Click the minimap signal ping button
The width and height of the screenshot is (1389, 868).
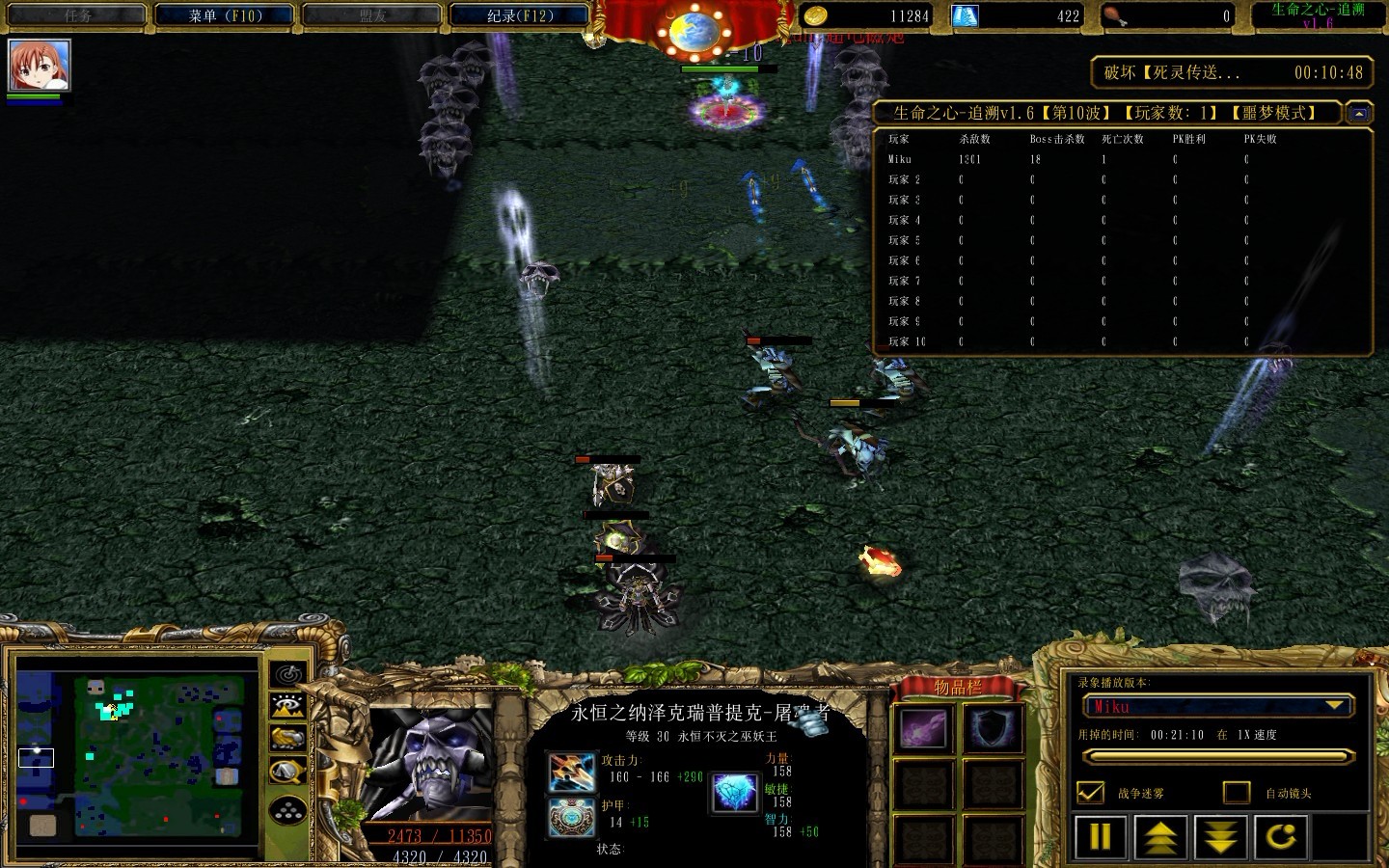point(288,674)
